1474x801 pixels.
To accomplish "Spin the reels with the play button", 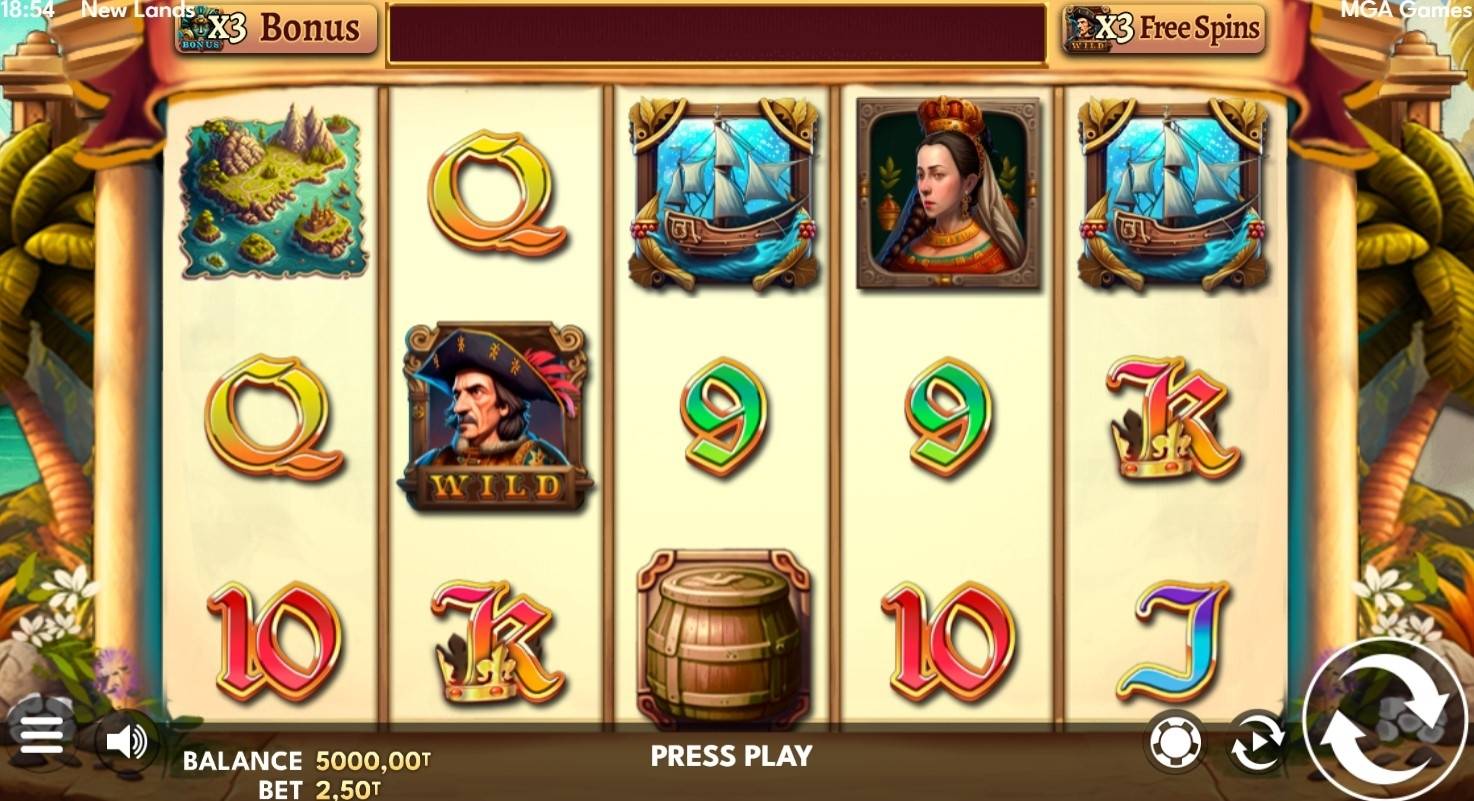I will (x=1385, y=719).
